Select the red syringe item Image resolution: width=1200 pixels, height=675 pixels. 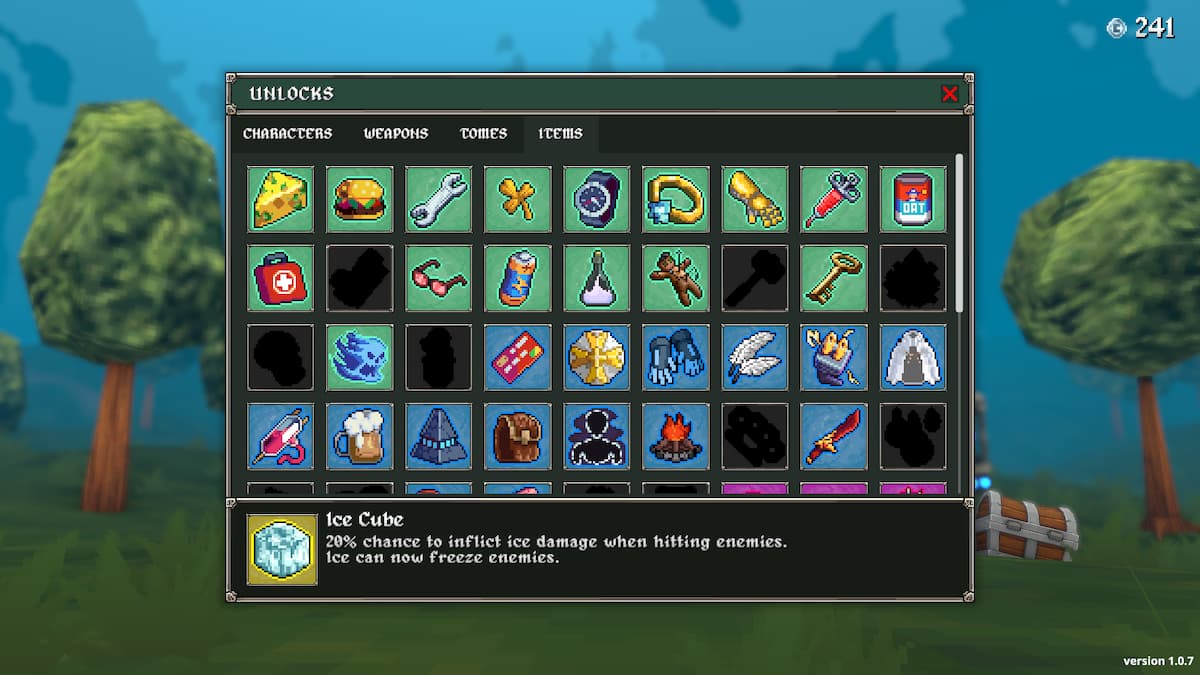[834, 198]
